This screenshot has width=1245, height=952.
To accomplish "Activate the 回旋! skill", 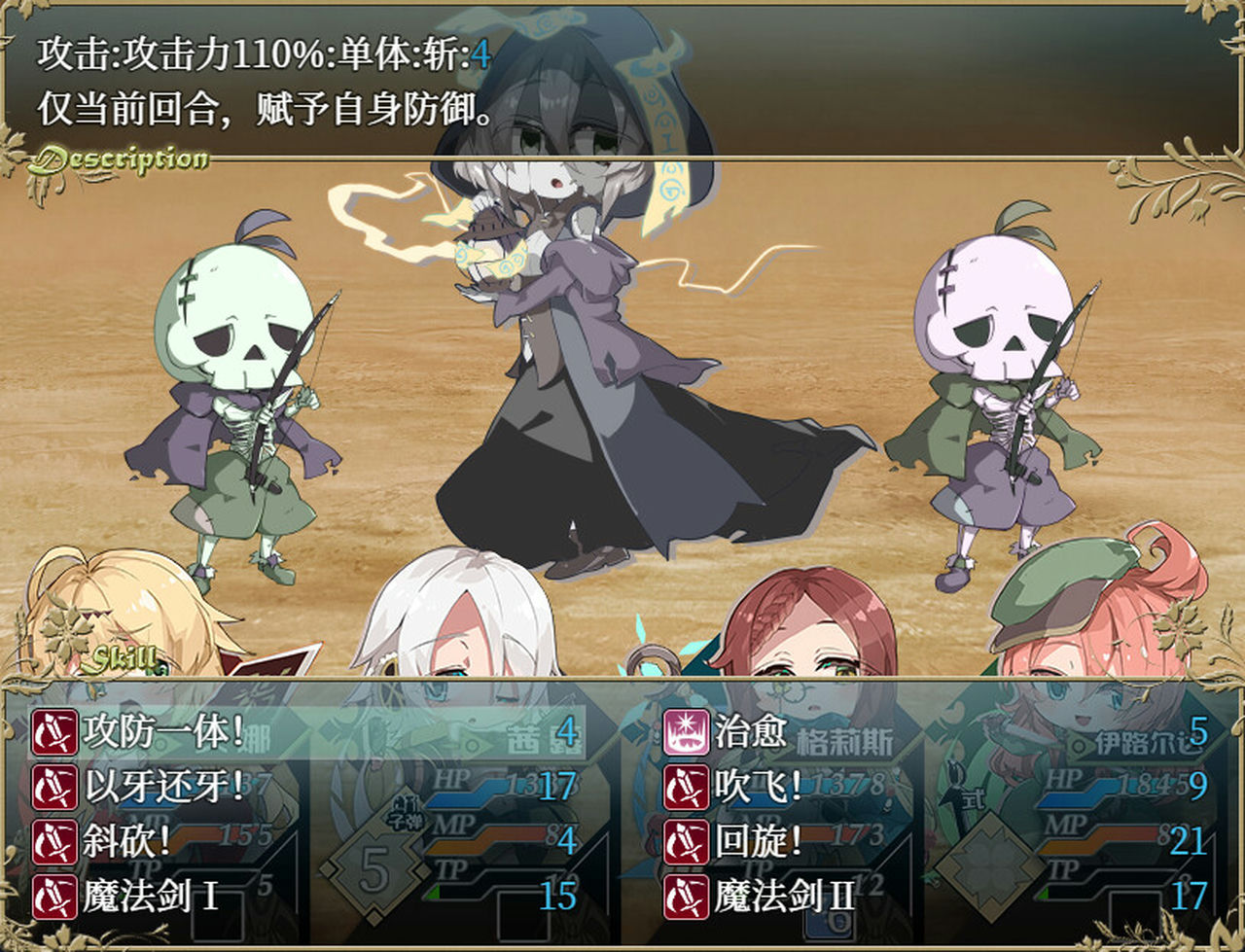I will click(759, 841).
